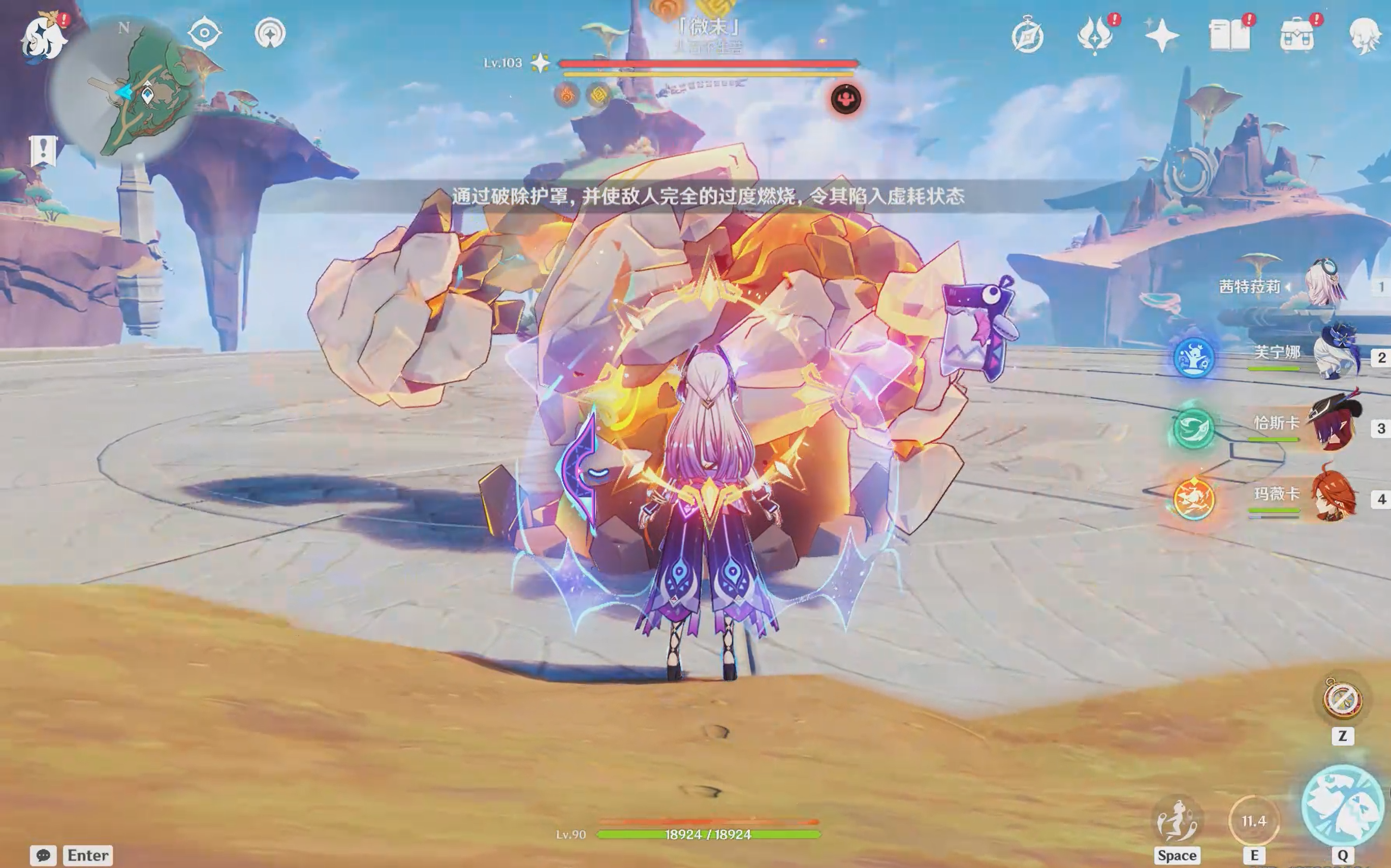Open the eye-shaped icon beside the minimap
This screenshot has height=868, width=1391.
tap(204, 32)
